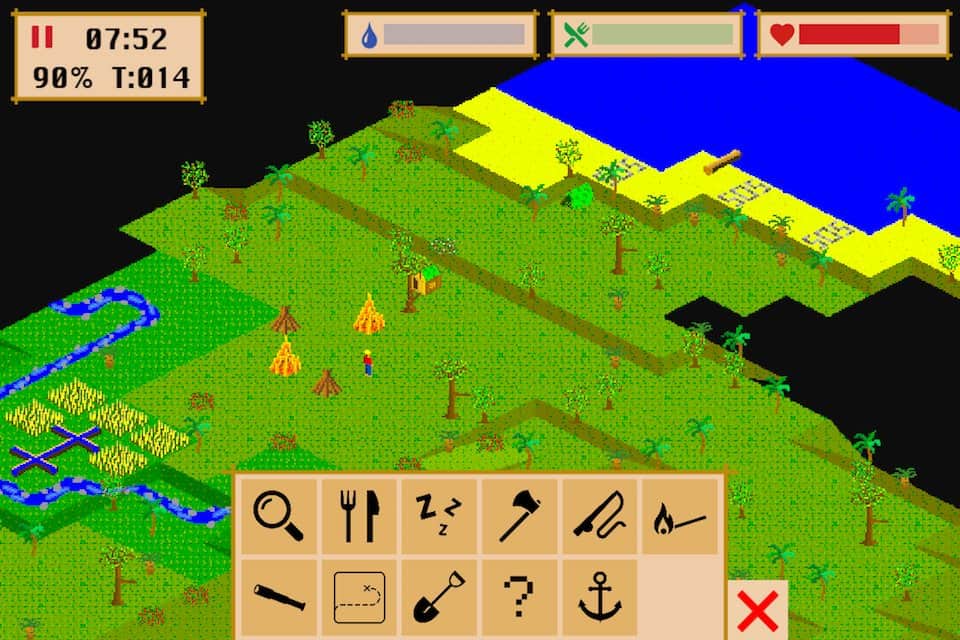
Task: Use the telescope look-out action
Action: [x=278, y=597]
